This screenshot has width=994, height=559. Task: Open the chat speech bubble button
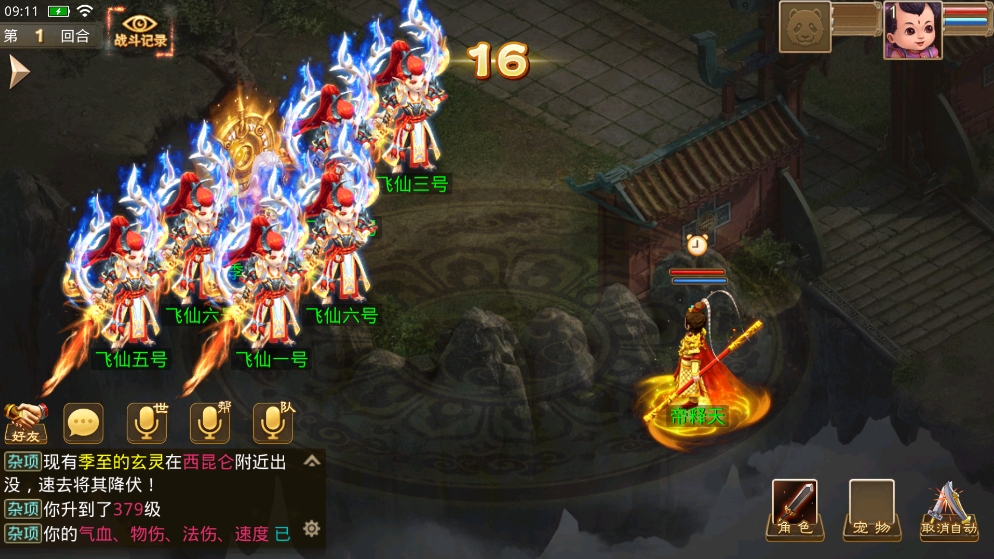84,424
